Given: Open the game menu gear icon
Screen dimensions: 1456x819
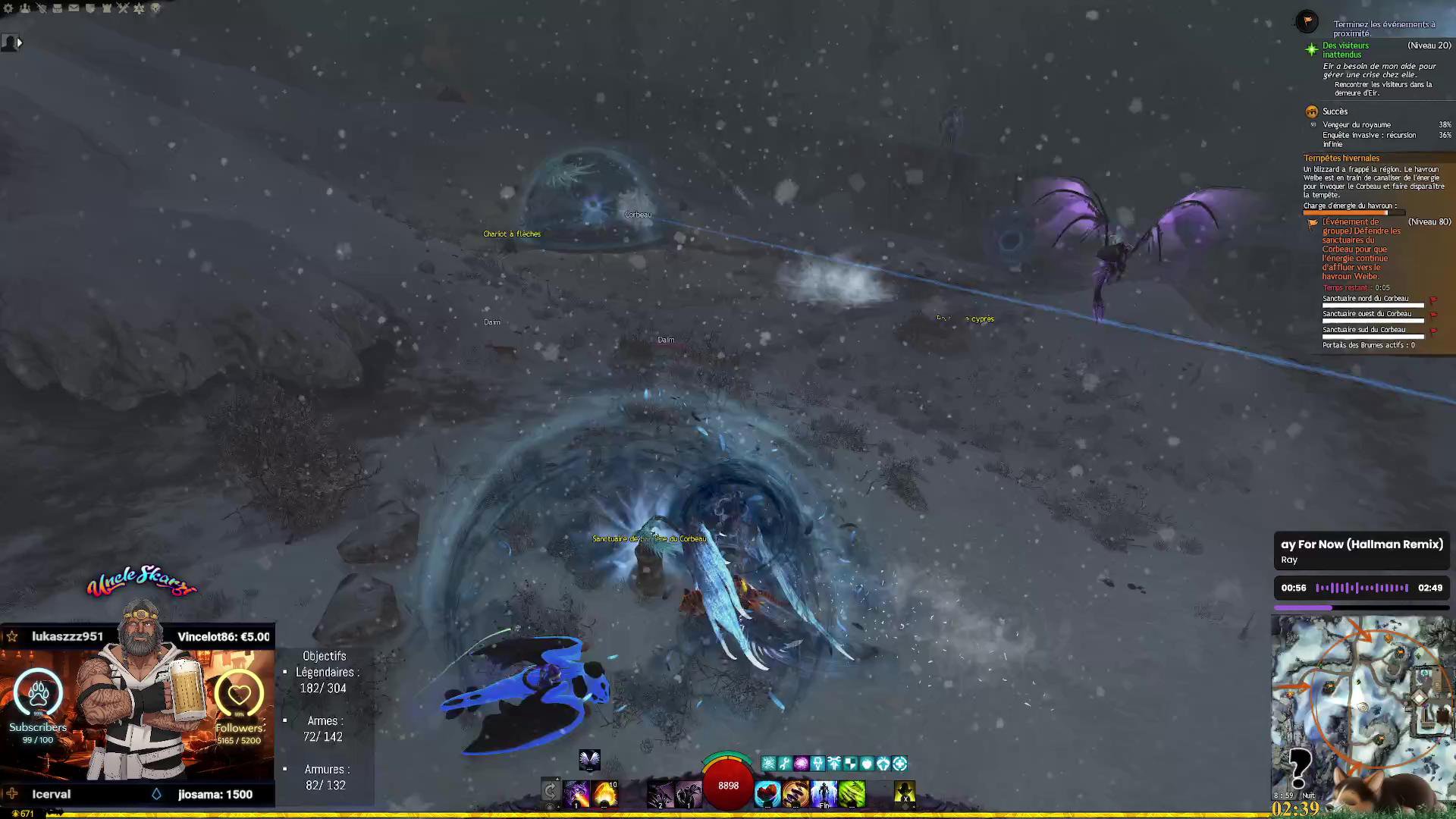Looking at the screenshot, I should coord(8,8).
